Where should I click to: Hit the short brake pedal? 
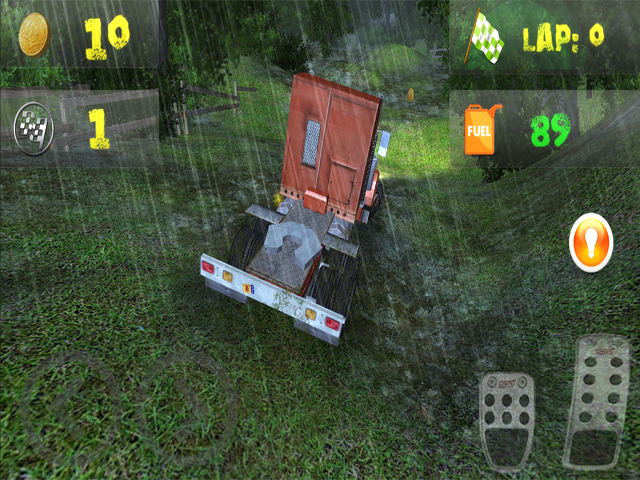click(506, 422)
